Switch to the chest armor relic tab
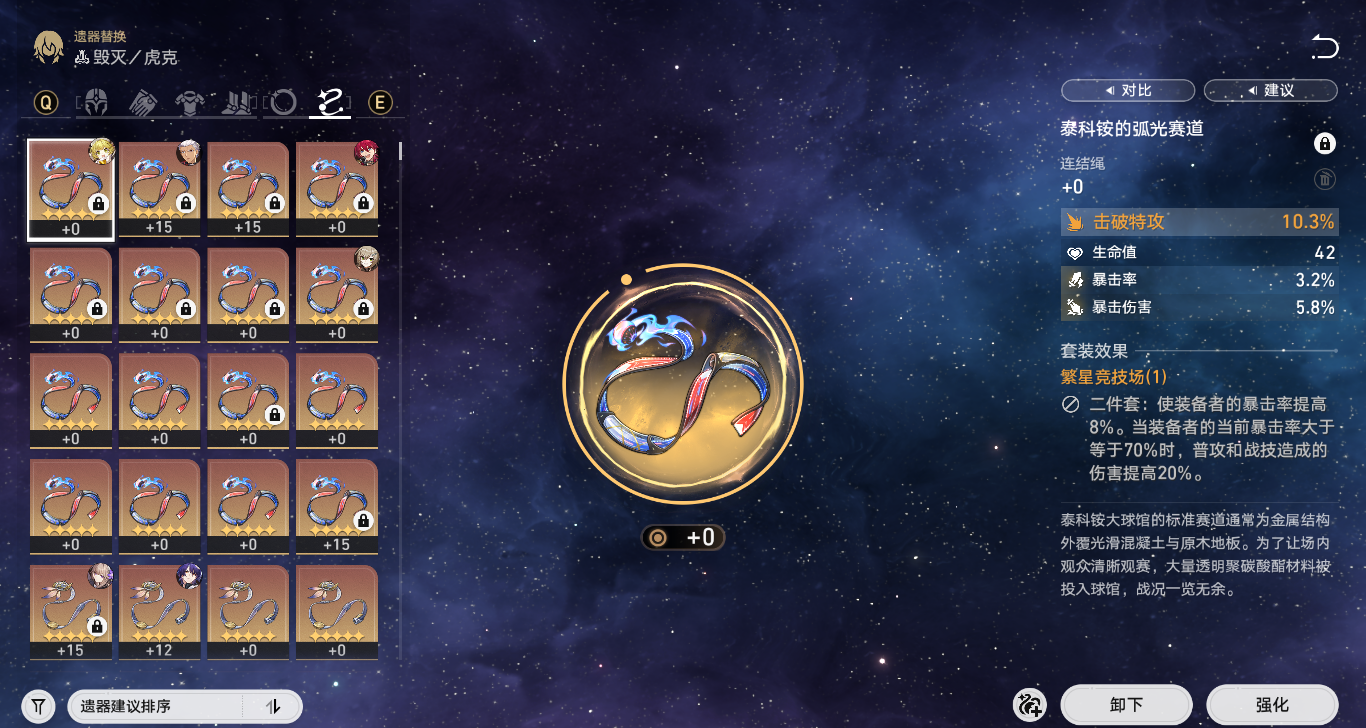This screenshot has width=1366, height=728. click(x=189, y=102)
